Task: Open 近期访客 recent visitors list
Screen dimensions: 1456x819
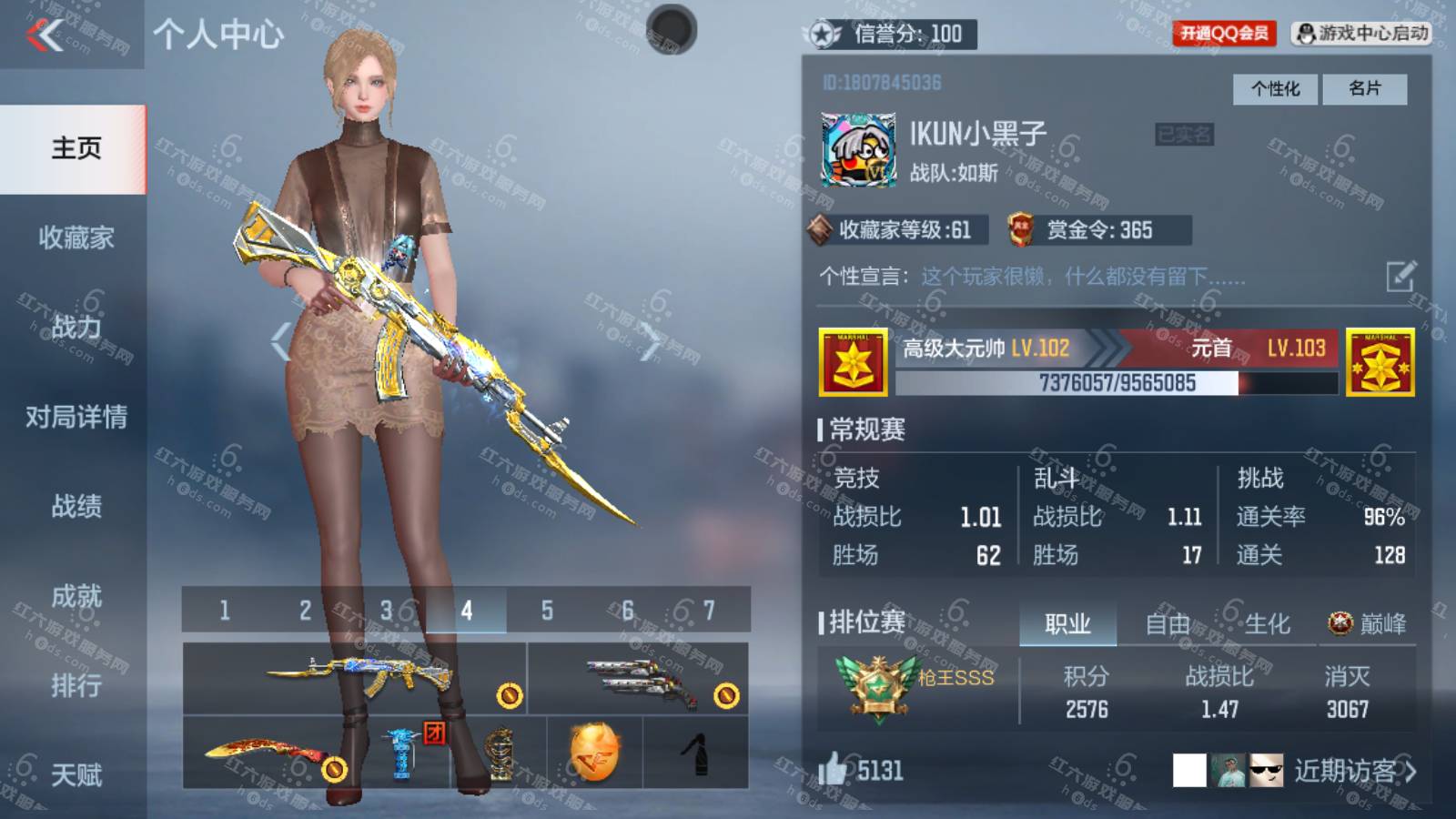Action: tap(1354, 772)
